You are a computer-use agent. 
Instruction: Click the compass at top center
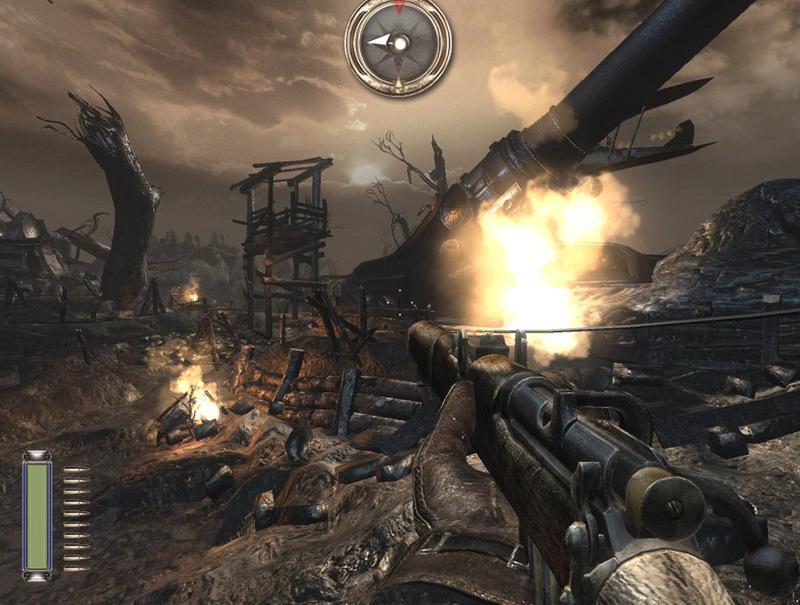tap(398, 44)
